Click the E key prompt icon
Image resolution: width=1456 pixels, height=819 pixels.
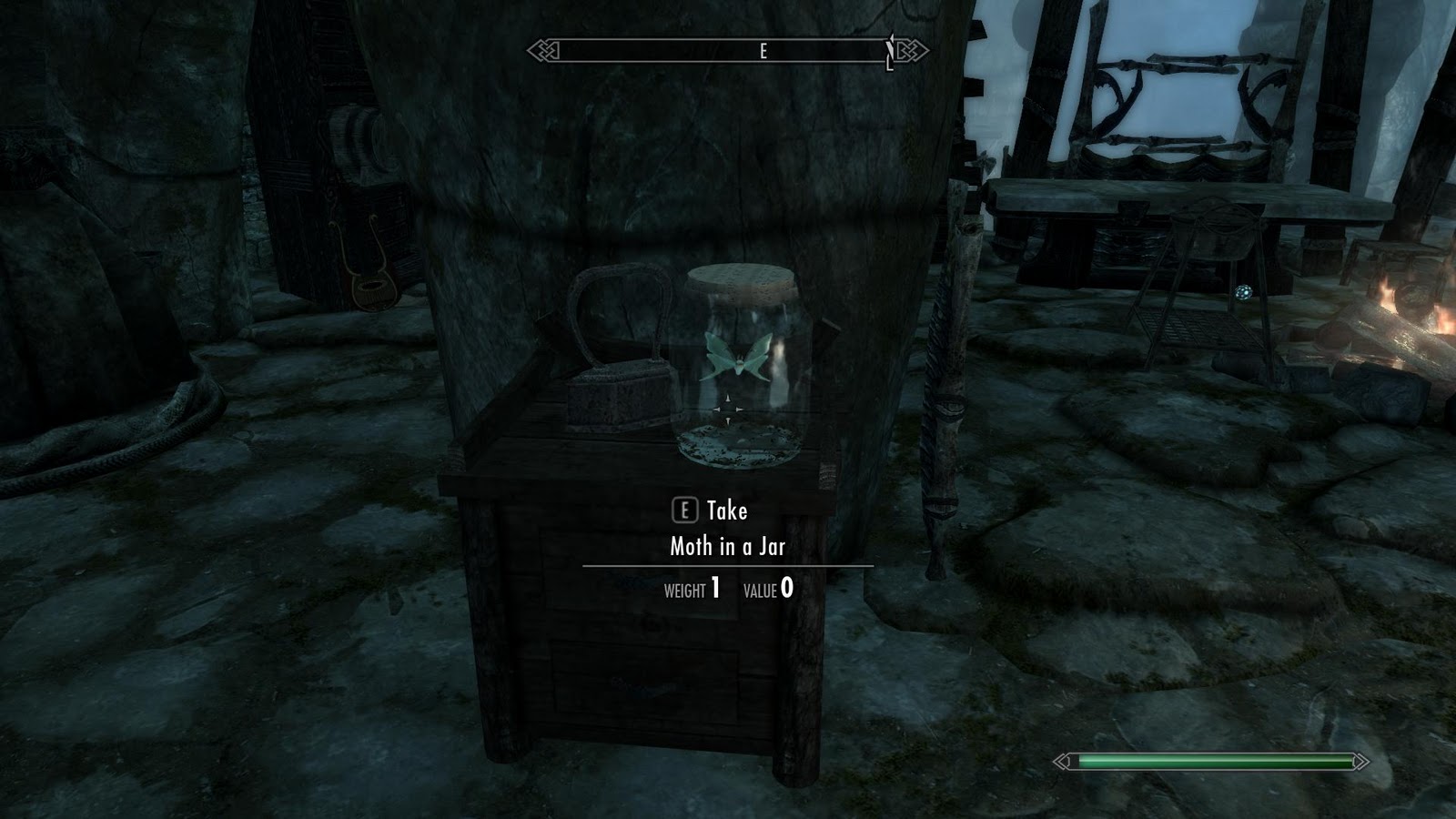[684, 511]
